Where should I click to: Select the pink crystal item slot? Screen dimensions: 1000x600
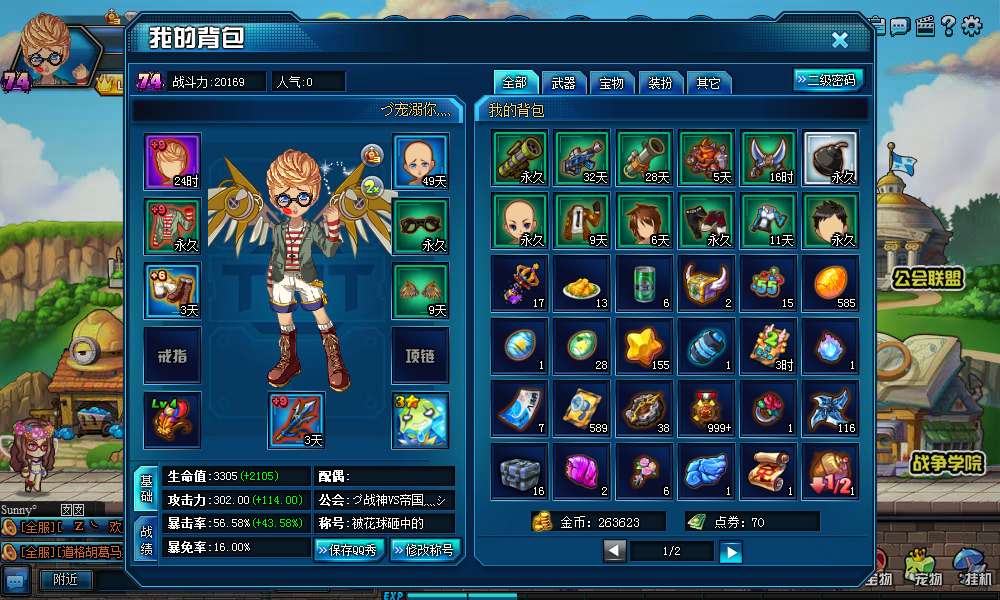pos(582,470)
